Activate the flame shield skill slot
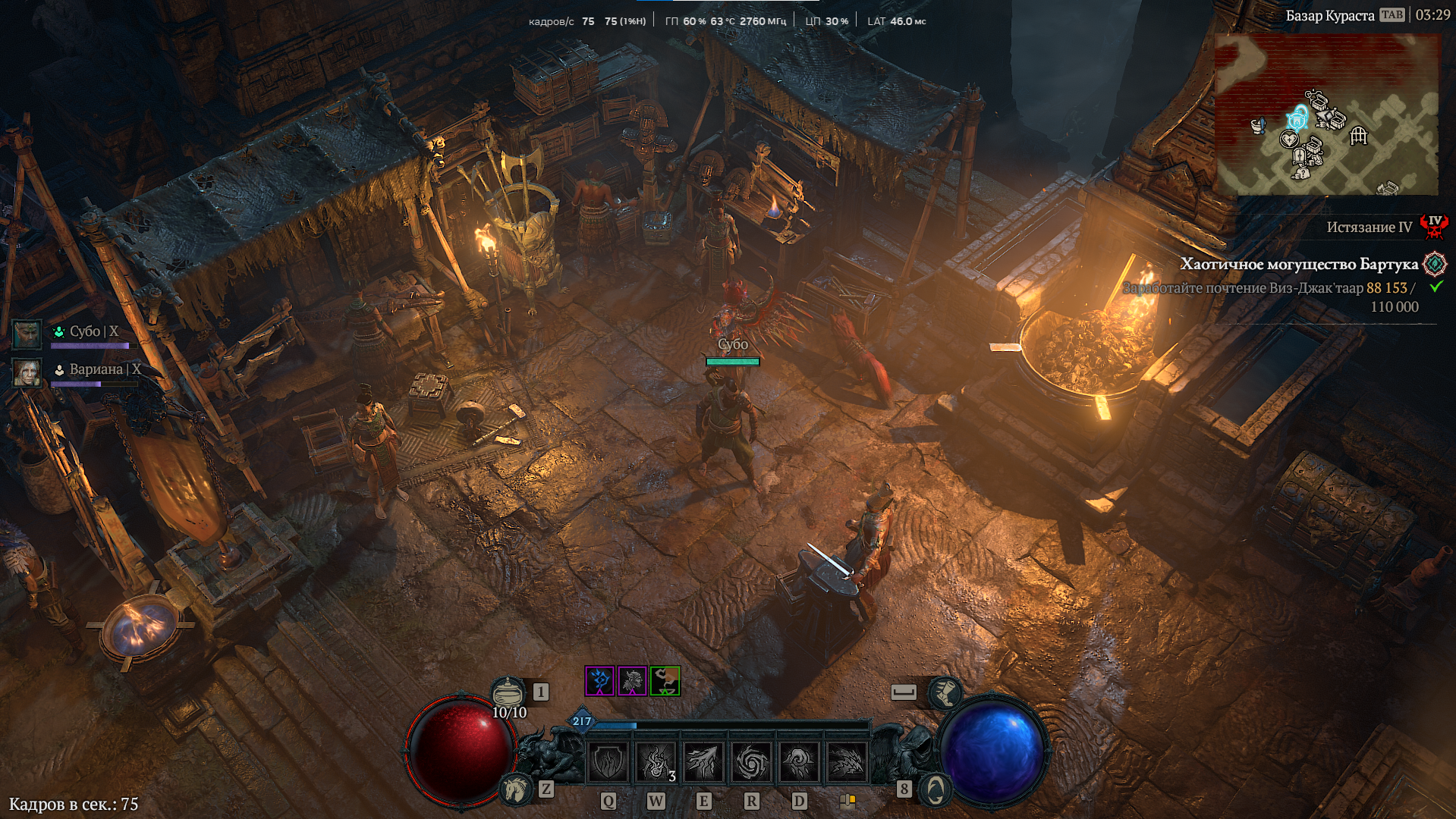 [609, 762]
